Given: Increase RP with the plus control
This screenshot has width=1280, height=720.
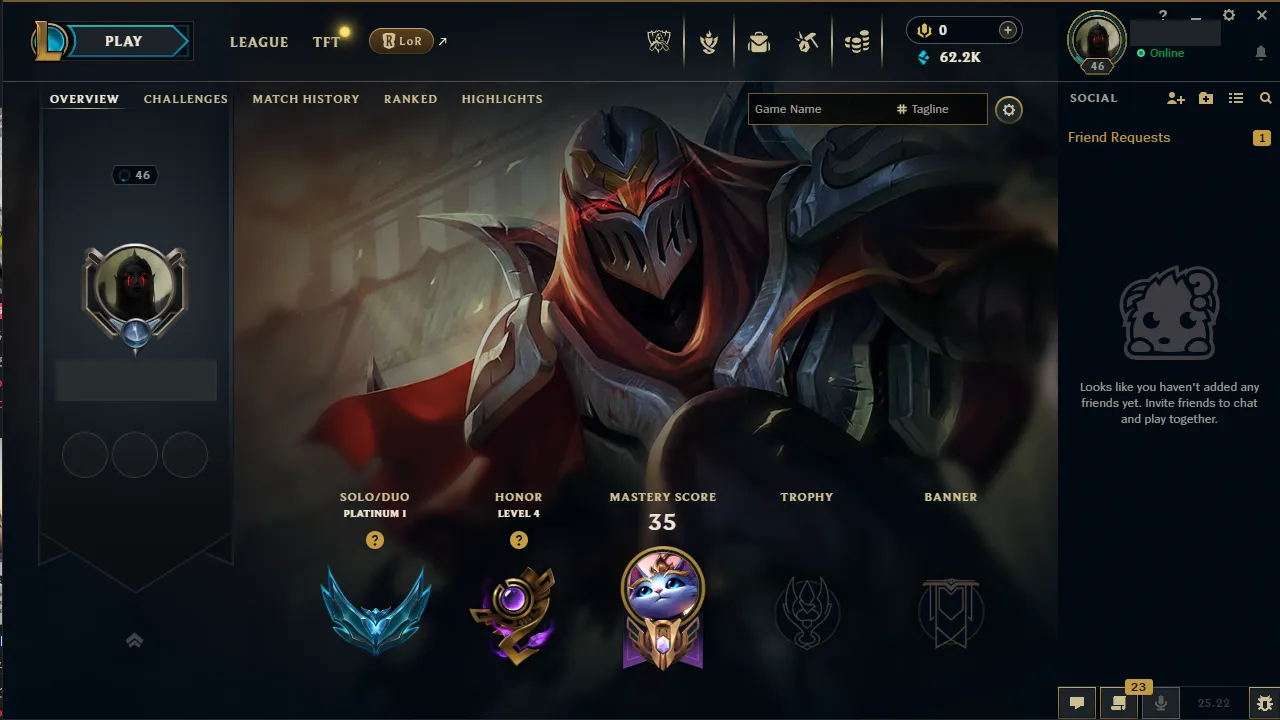Looking at the screenshot, I should coord(1010,29).
